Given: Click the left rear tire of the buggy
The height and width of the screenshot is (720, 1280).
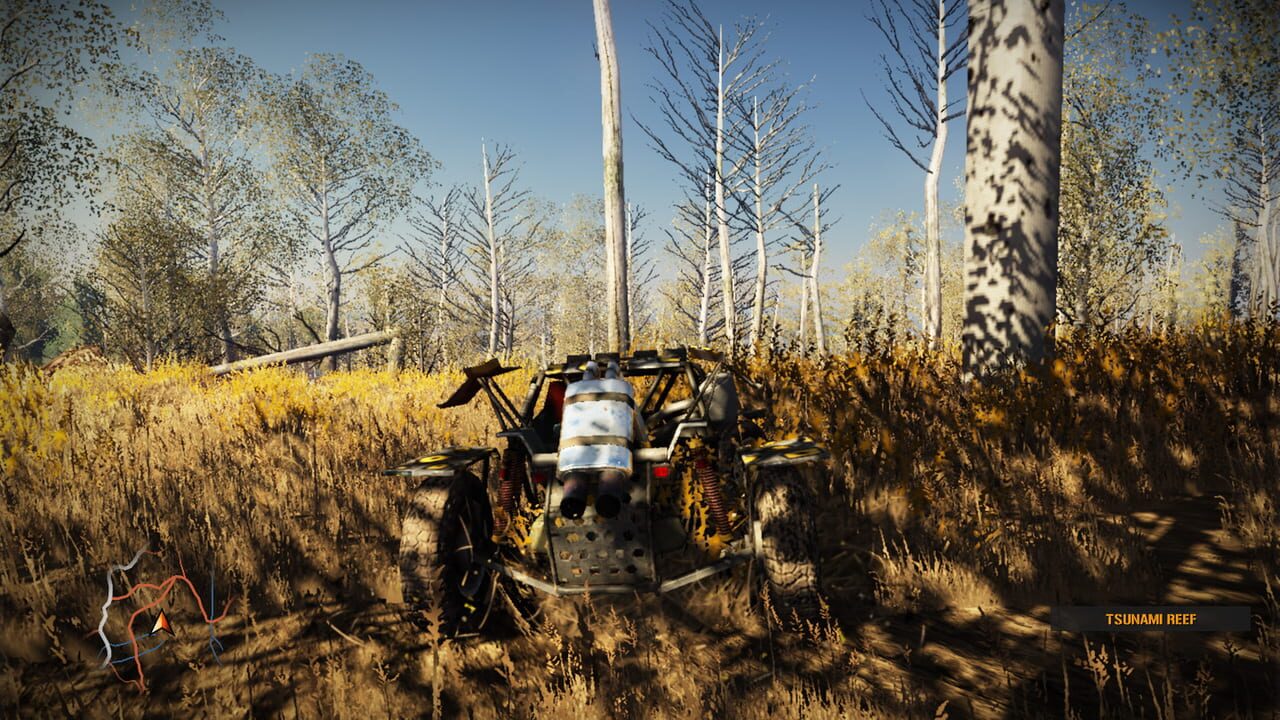Looking at the screenshot, I should (442, 540).
